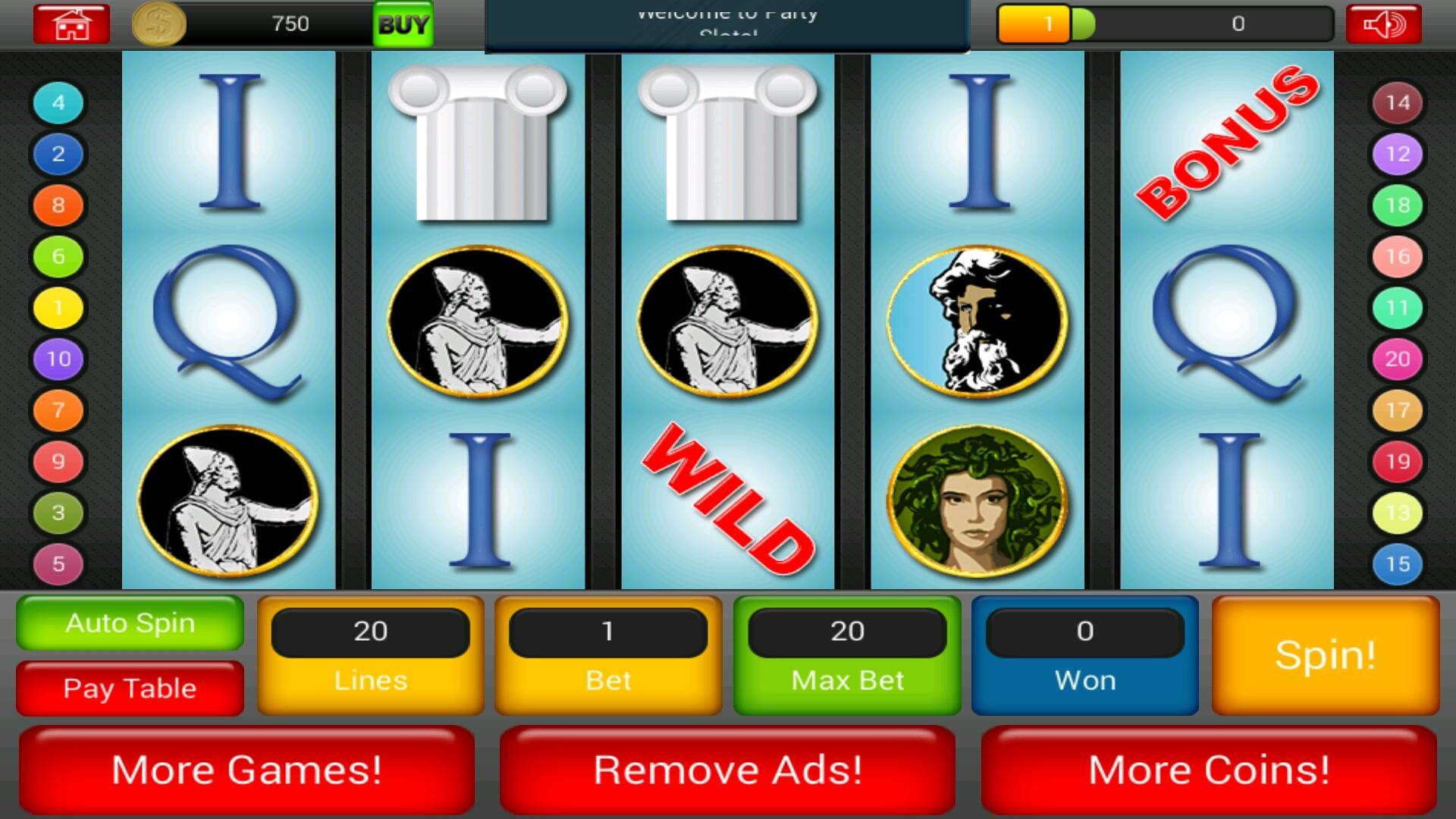Click the red home icon
The height and width of the screenshot is (819, 1456).
(71, 23)
